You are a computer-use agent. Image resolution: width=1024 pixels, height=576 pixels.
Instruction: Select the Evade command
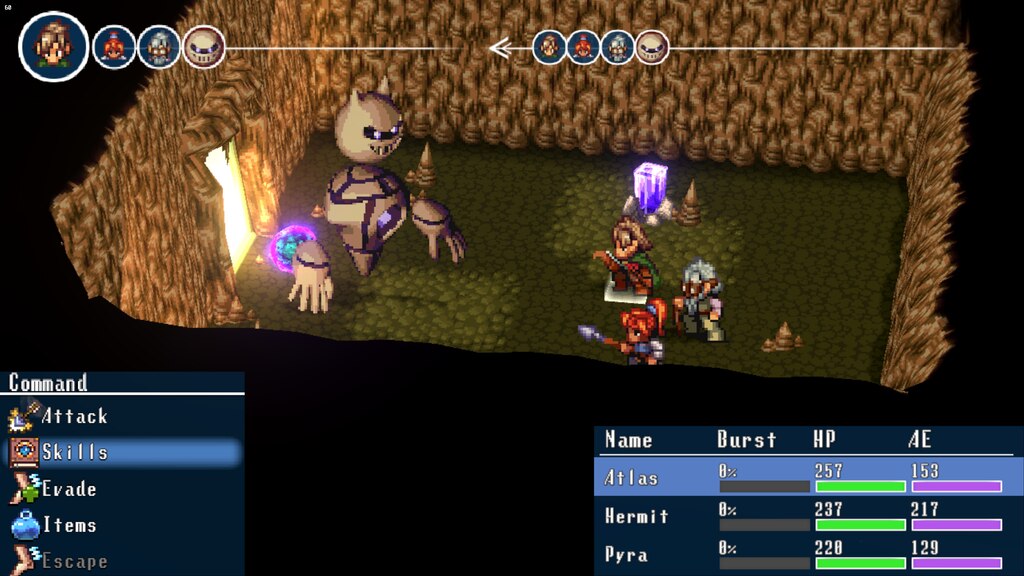[69, 489]
